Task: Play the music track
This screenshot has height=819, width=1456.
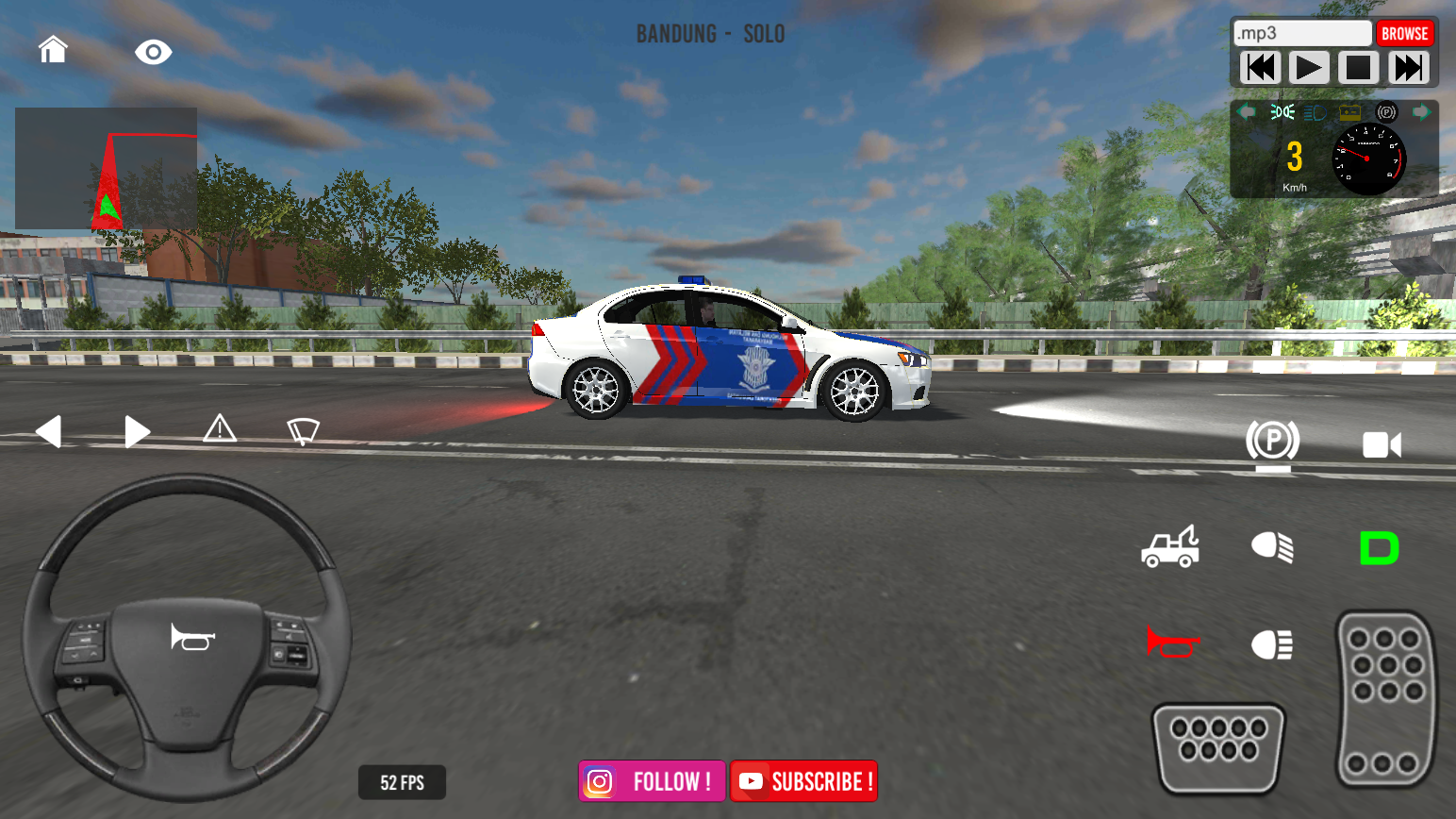Action: 1309,68
